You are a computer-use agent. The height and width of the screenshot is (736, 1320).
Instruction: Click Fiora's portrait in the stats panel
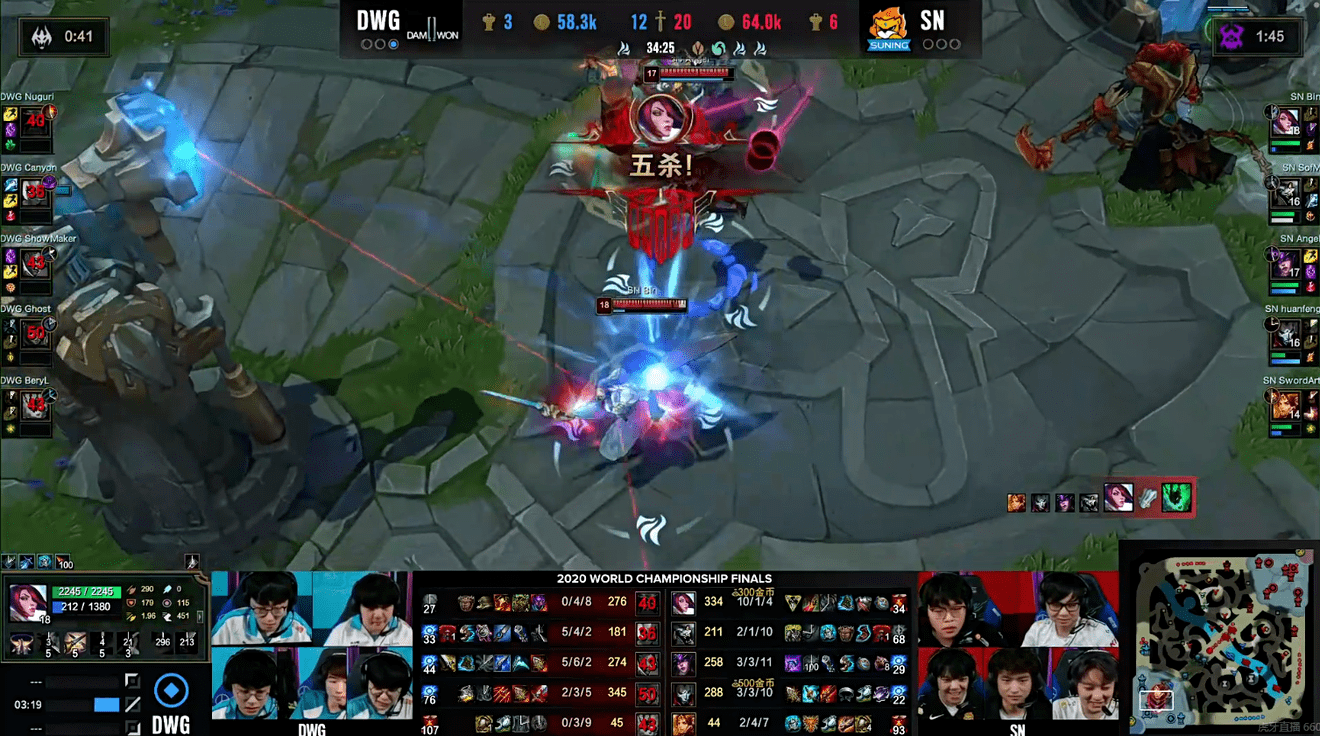pos(27,602)
